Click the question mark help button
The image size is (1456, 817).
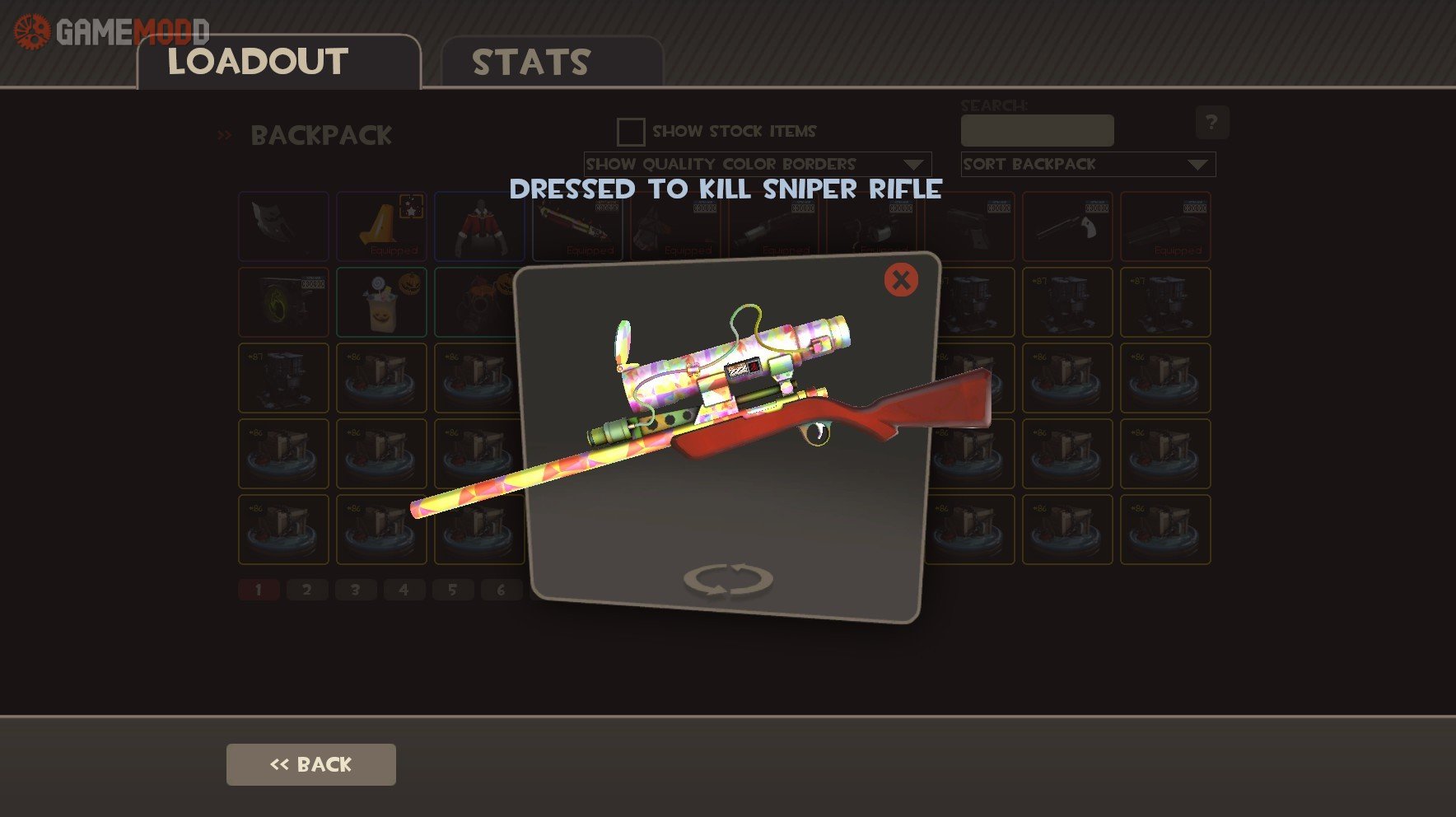(1211, 123)
